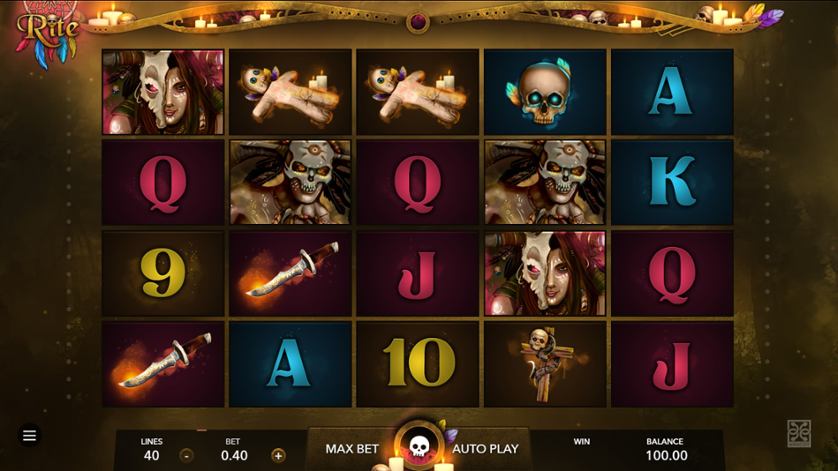Click the developer logo emblem
The width and height of the screenshot is (838, 471).
click(x=799, y=432)
